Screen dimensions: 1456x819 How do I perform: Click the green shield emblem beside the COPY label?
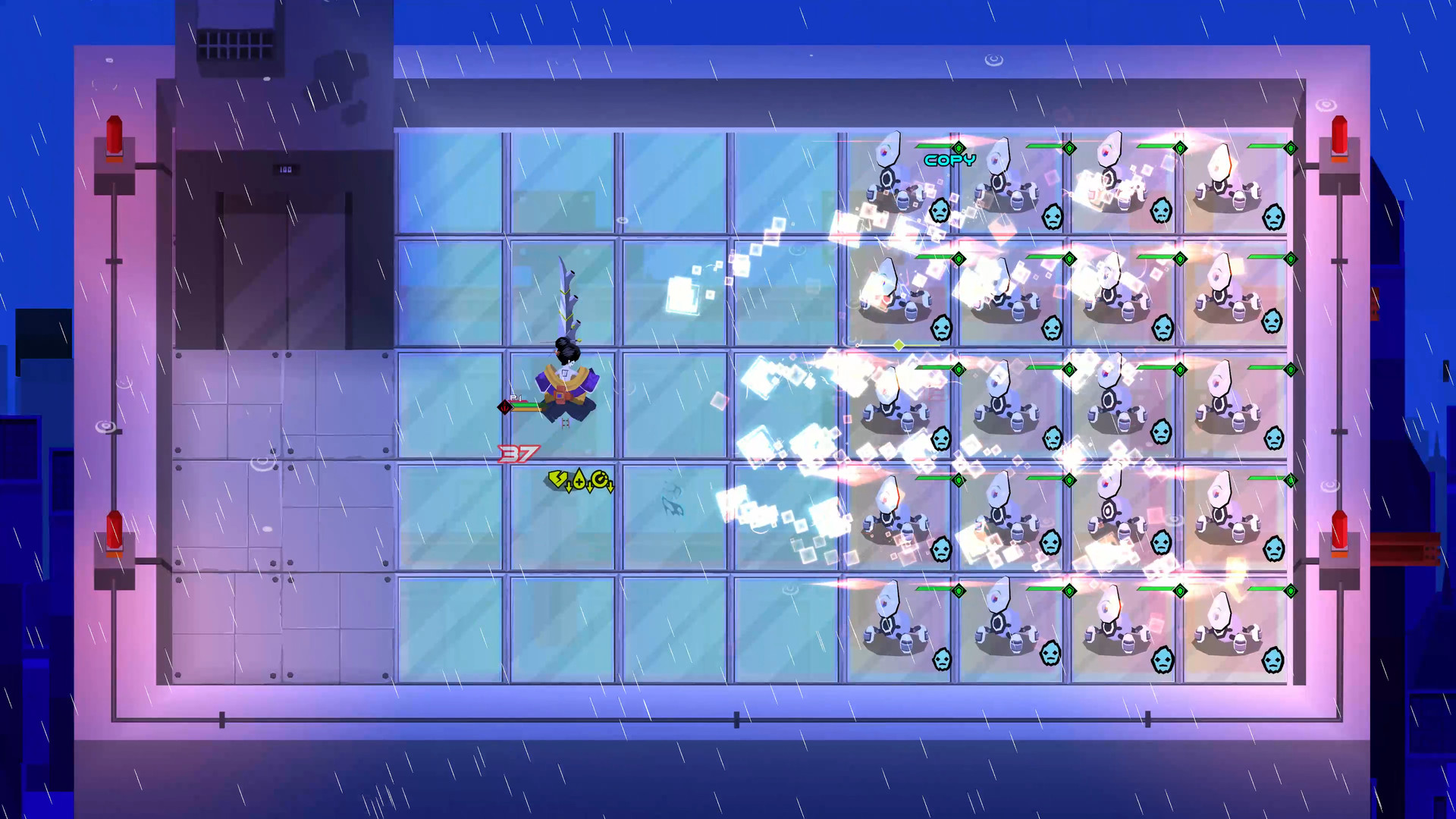click(959, 147)
